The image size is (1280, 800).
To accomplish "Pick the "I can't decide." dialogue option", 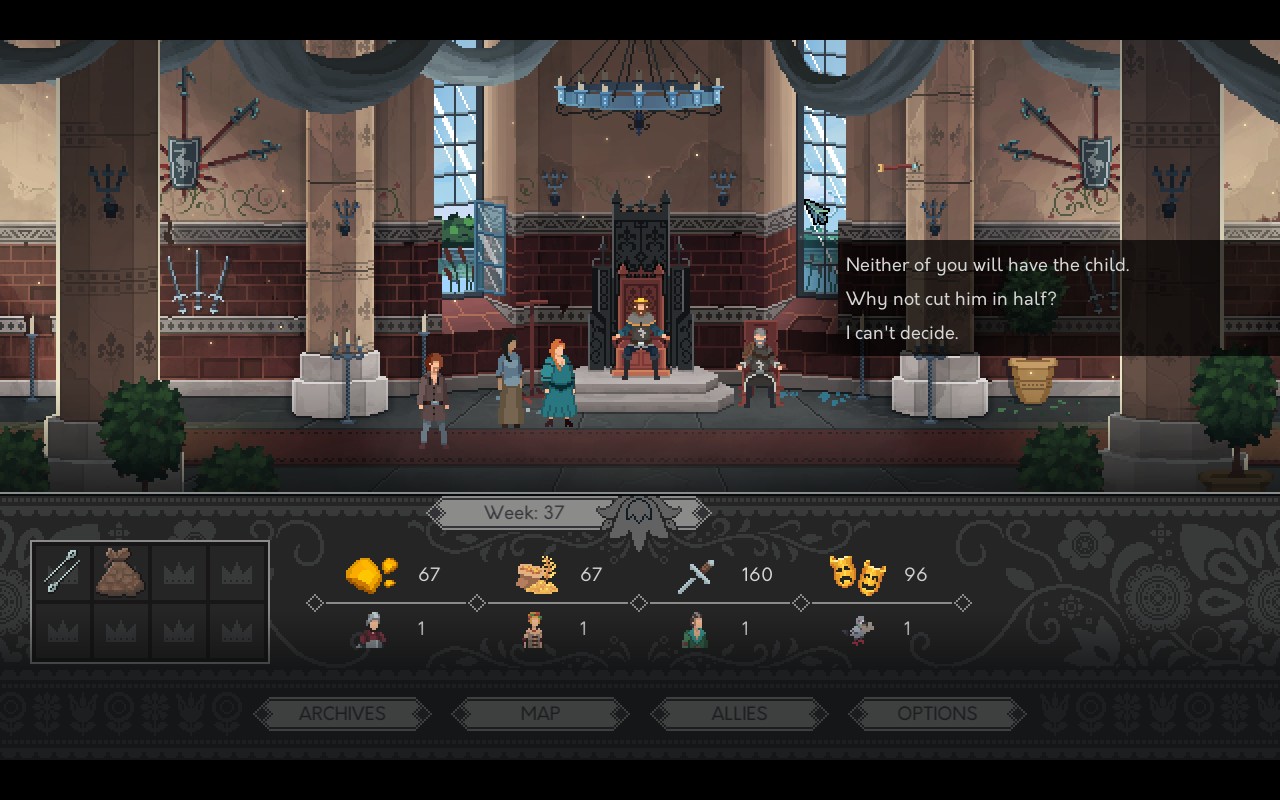I will 902,333.
